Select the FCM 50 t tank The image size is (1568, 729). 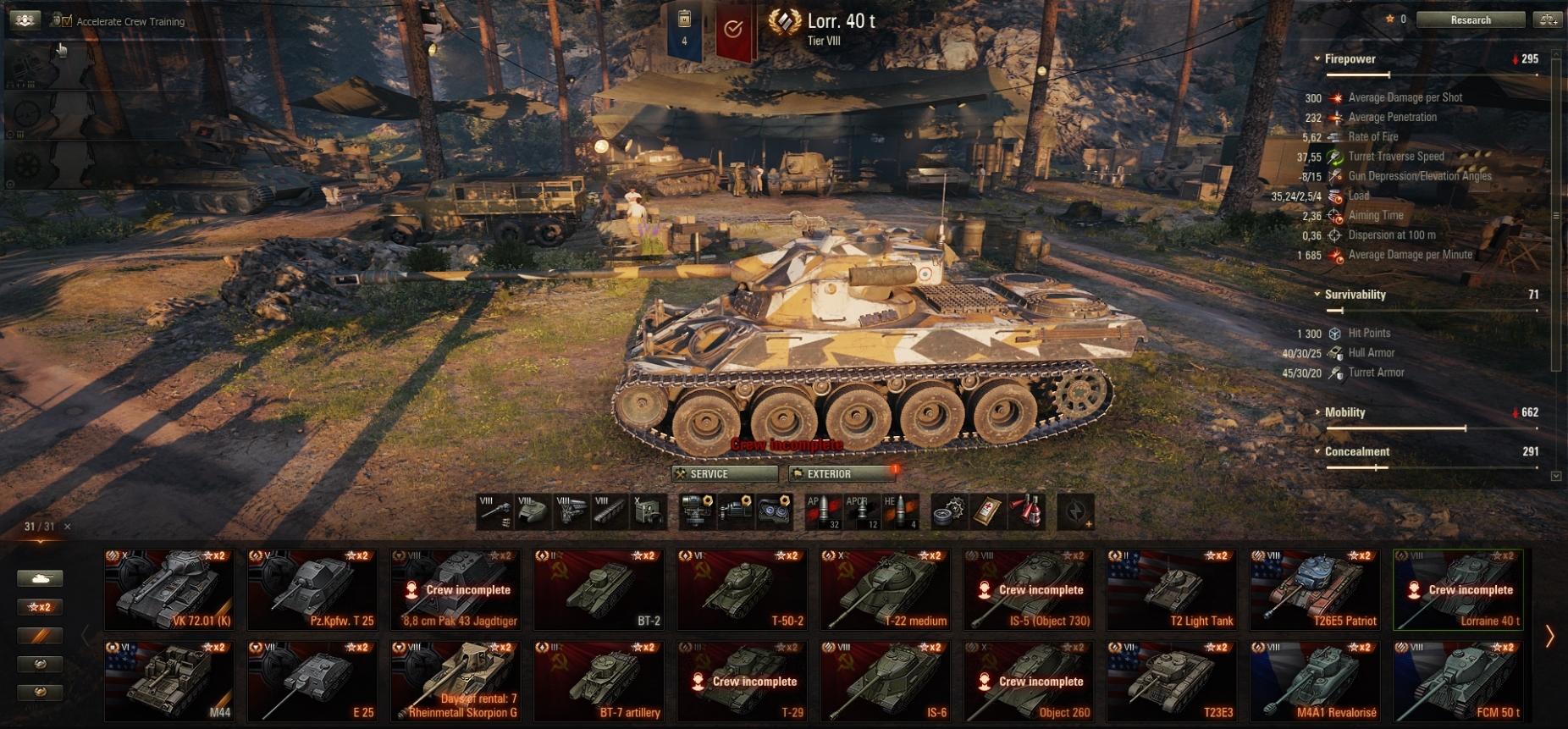click(1457, 681)
